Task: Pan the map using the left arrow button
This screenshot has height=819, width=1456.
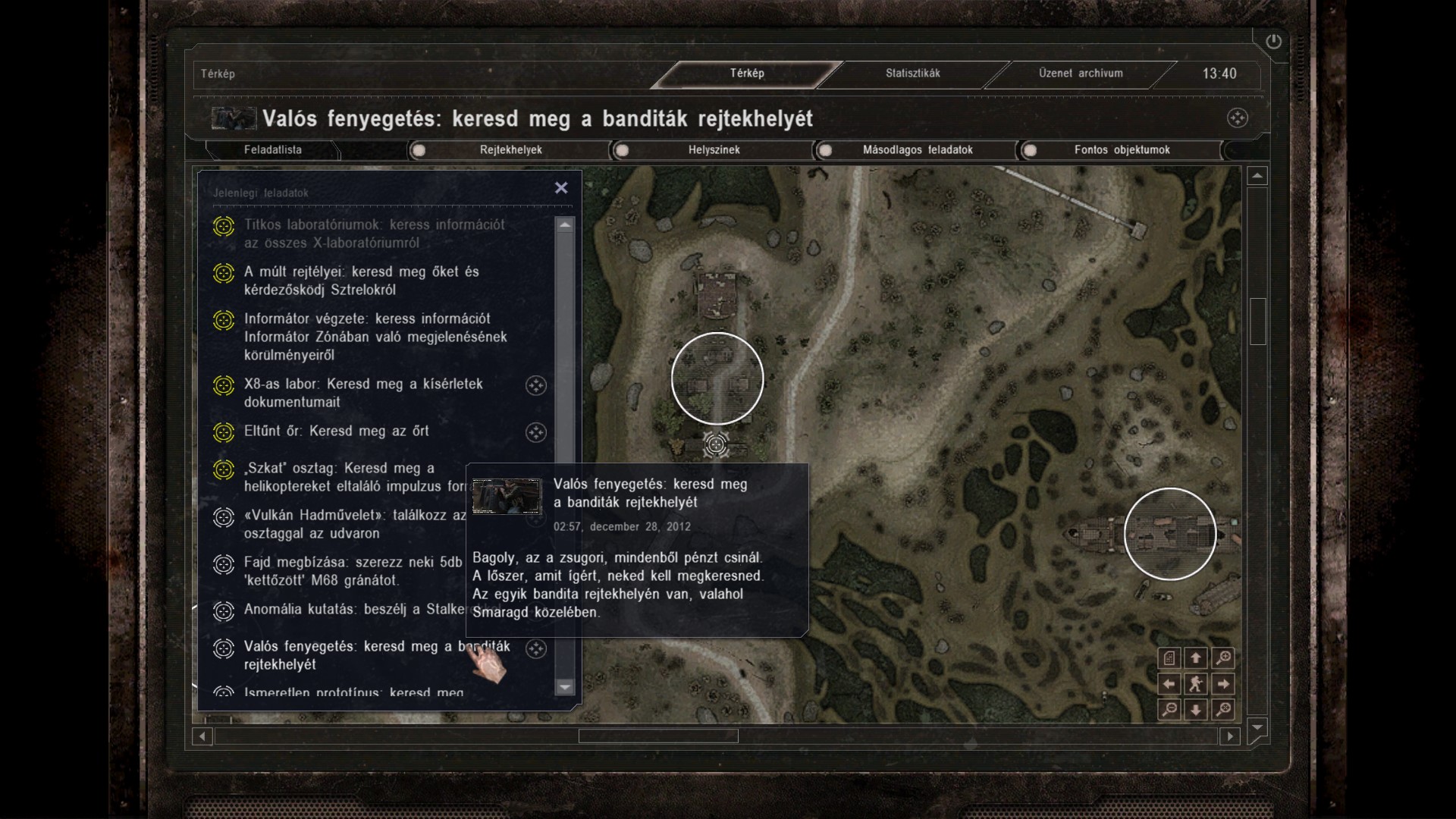Action: (x=1169, y=684)
